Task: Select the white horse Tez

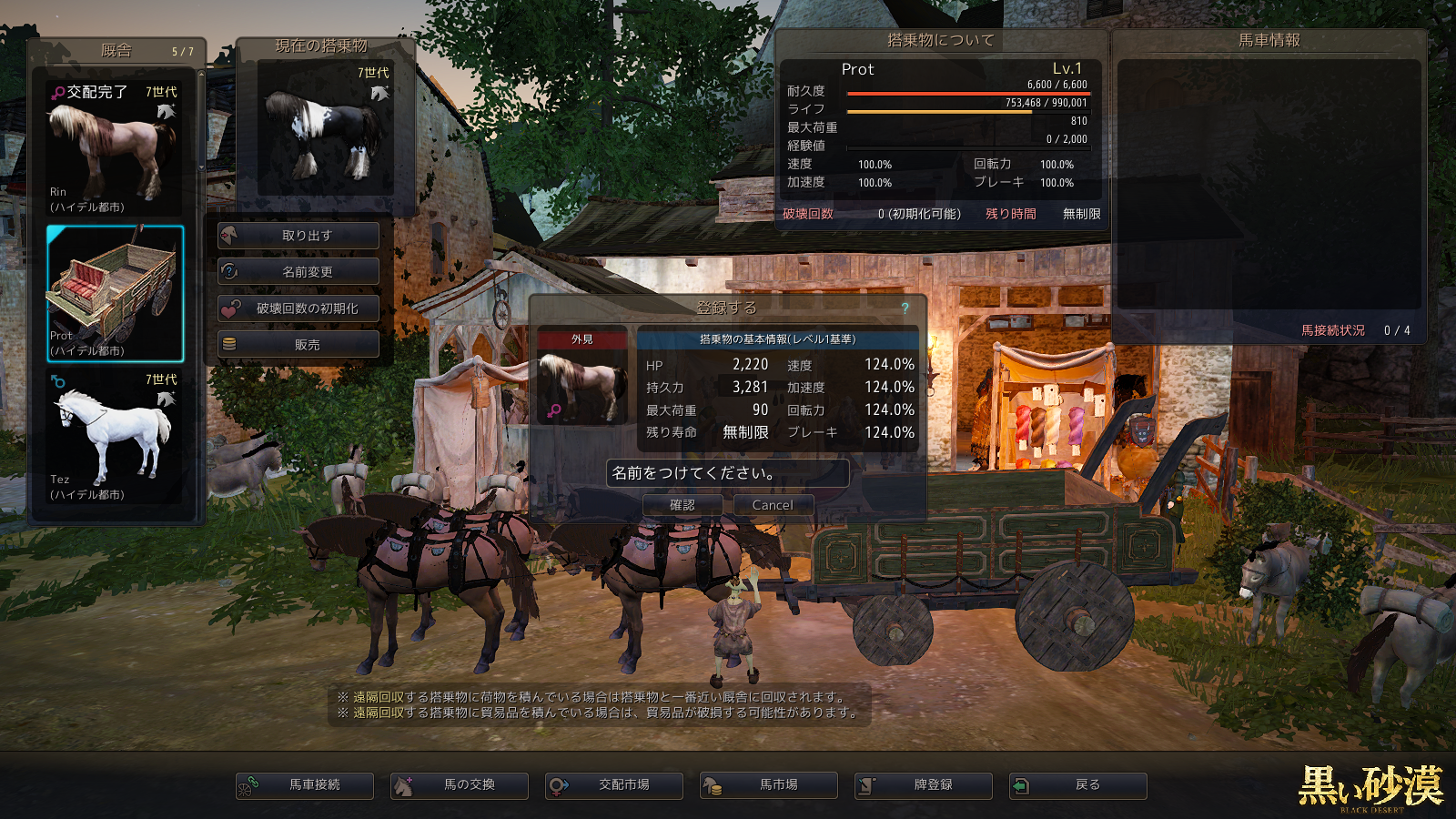Action: [x=115, y=437]
